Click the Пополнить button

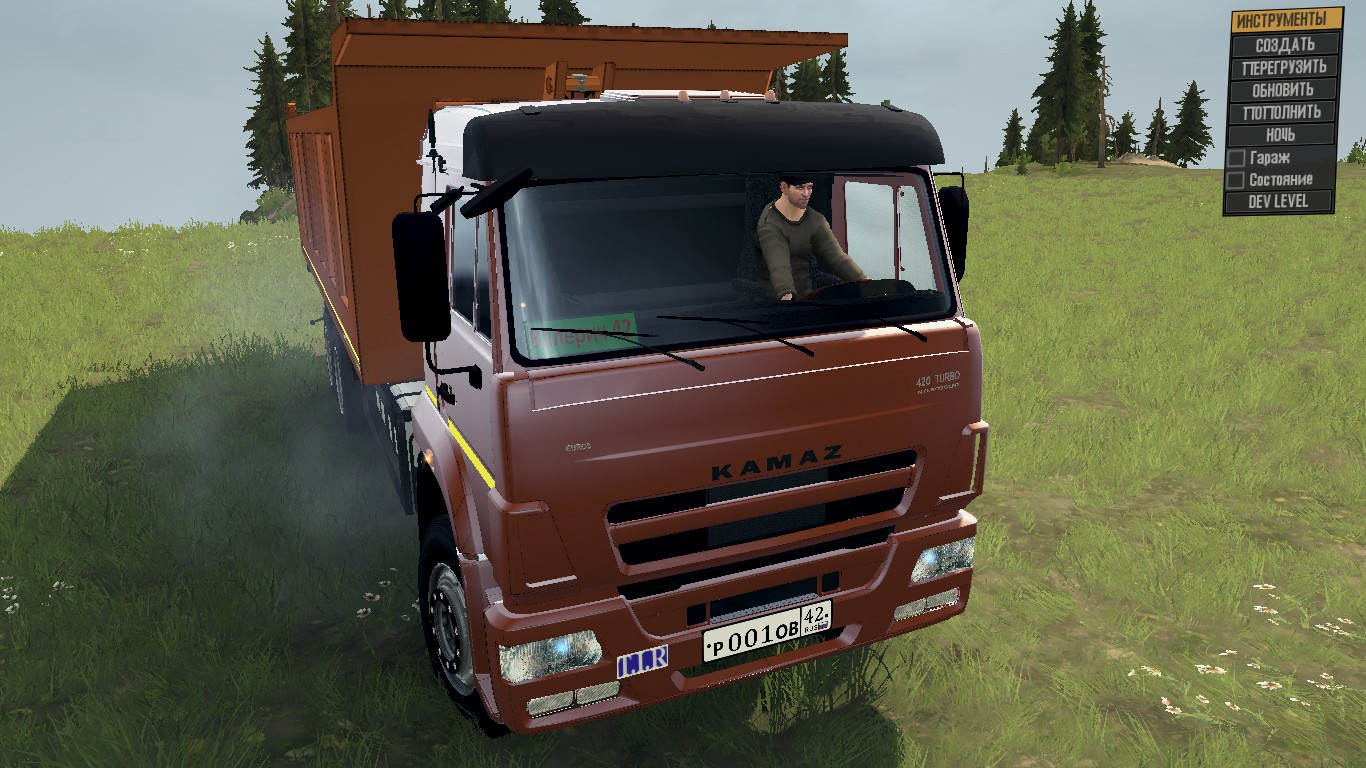click(1285, 112)
